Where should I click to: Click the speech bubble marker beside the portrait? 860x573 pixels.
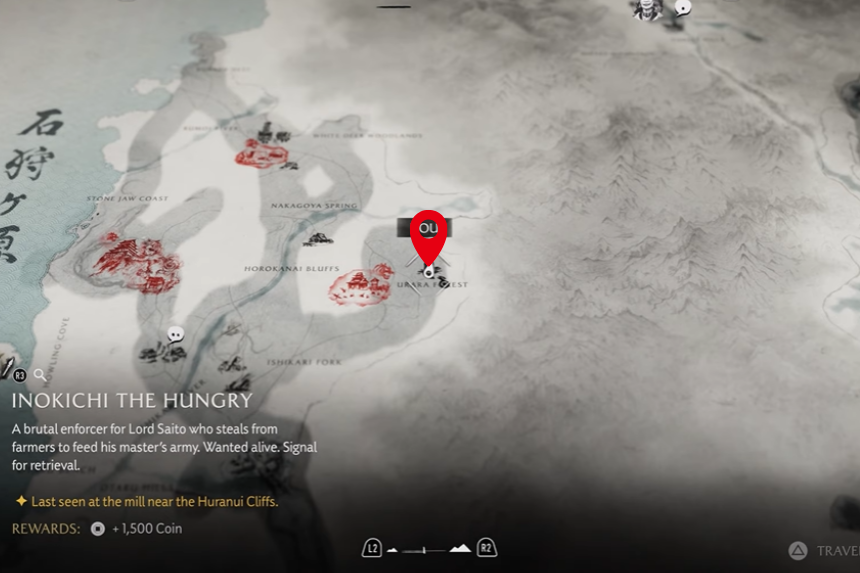683,8
